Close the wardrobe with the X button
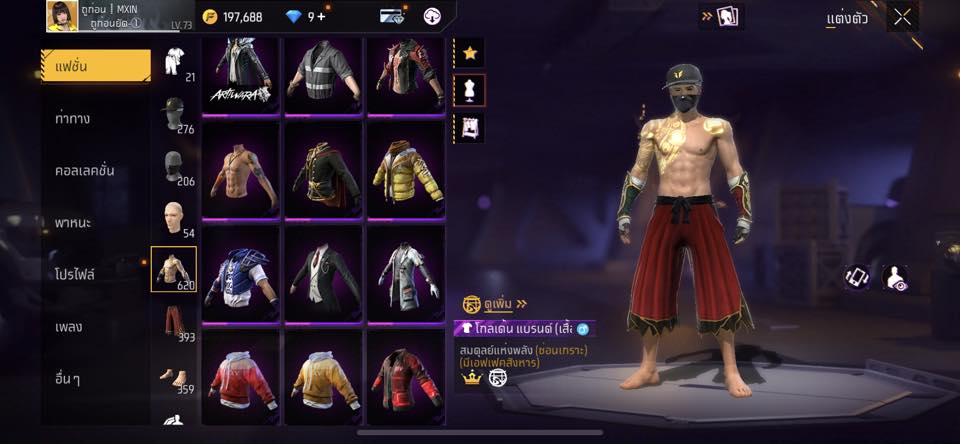Screen dimensions: 960x444 click(902, 17)
